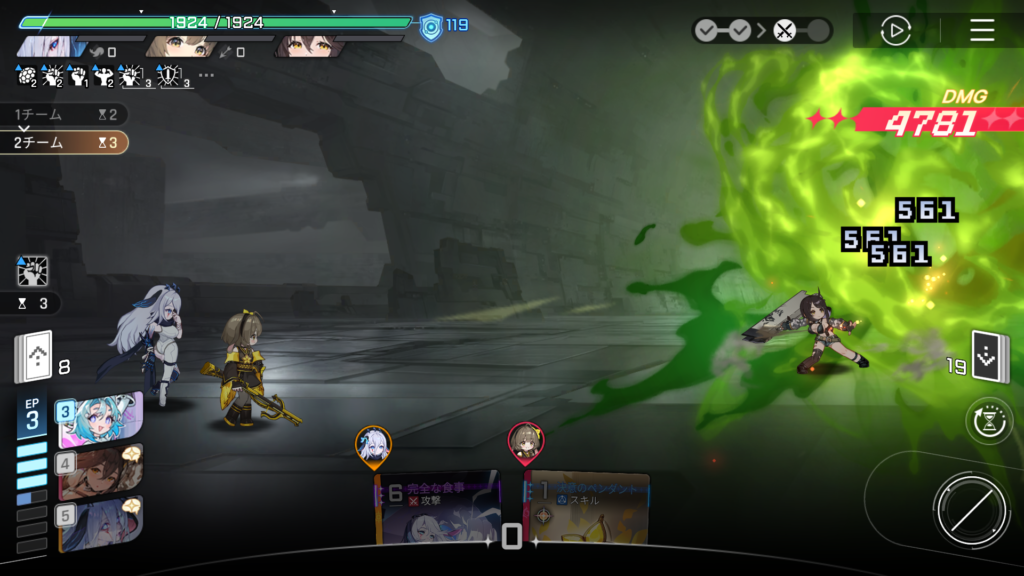Tap the light-brown-haired character portrait in party bar
The width and height of the screenshot is (1024, 576).
click(182, 46)
